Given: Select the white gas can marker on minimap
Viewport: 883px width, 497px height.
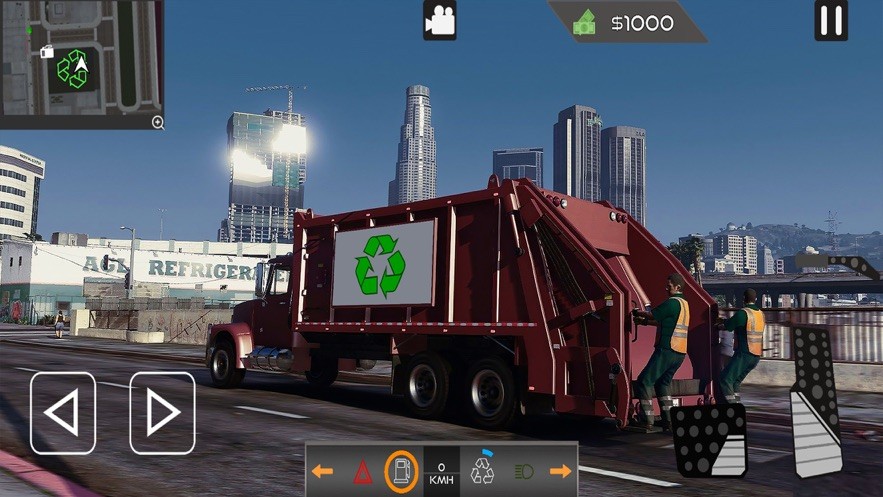Looking at the screenshot, I should (x=46, y=51).
